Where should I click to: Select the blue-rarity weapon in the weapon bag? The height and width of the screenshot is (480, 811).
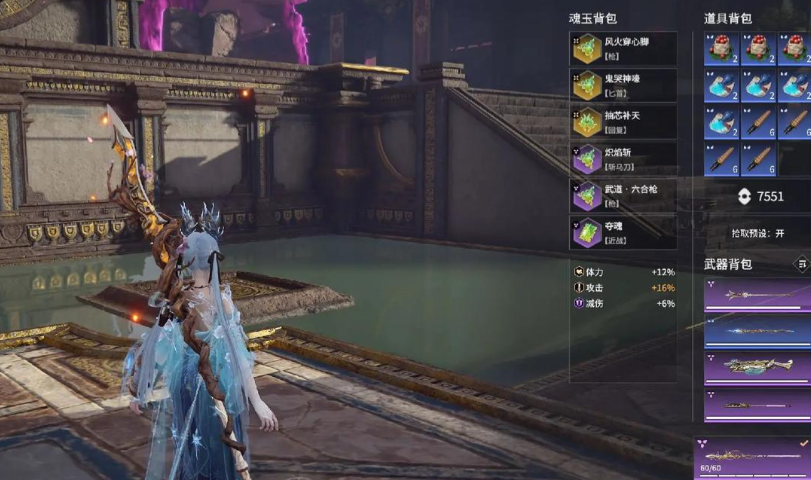[x=756, y=331]
